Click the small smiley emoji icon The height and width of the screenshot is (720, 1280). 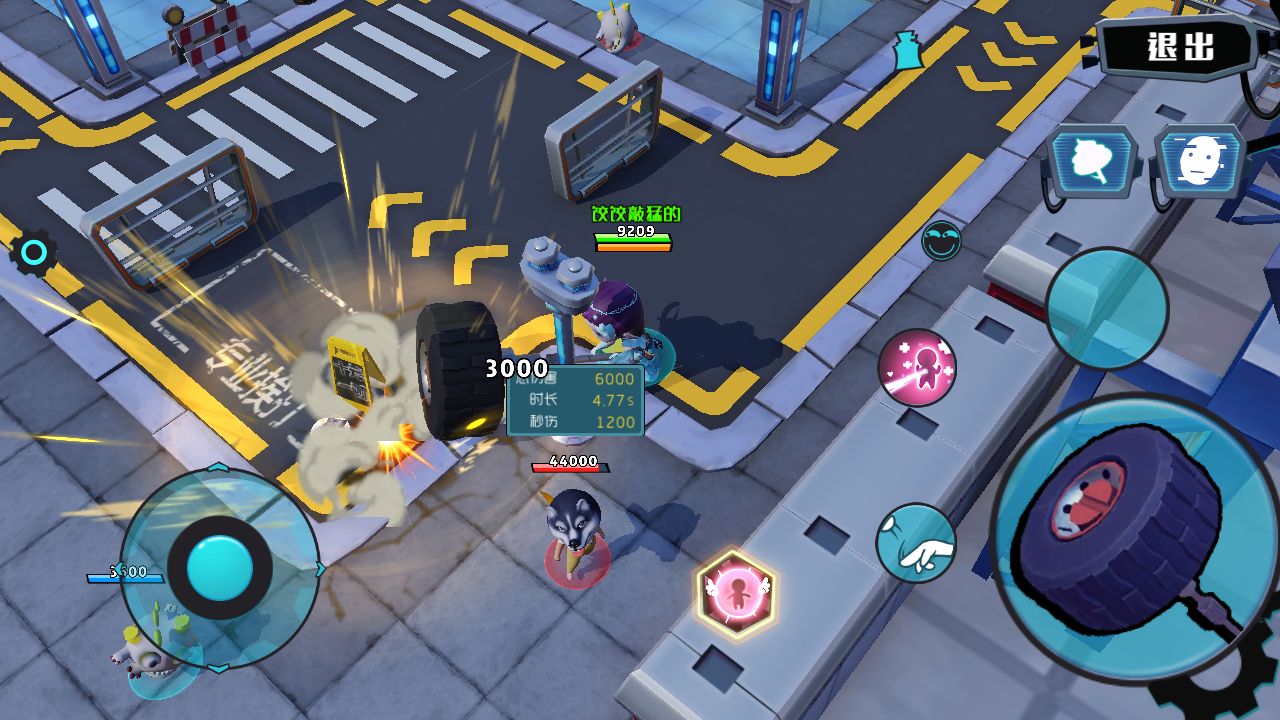pyautogui.click(x=941, y=241)
